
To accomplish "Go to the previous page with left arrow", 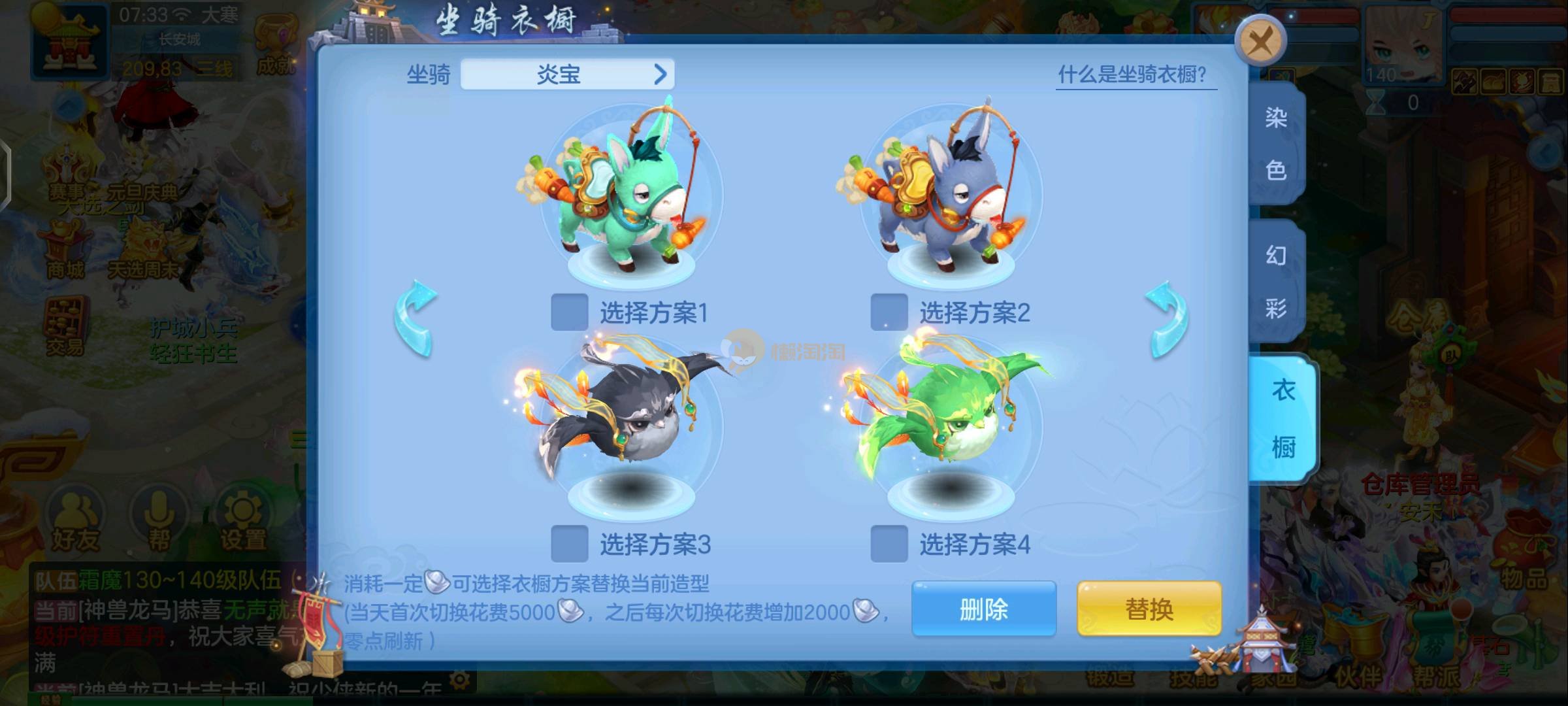I will [416, 320].
